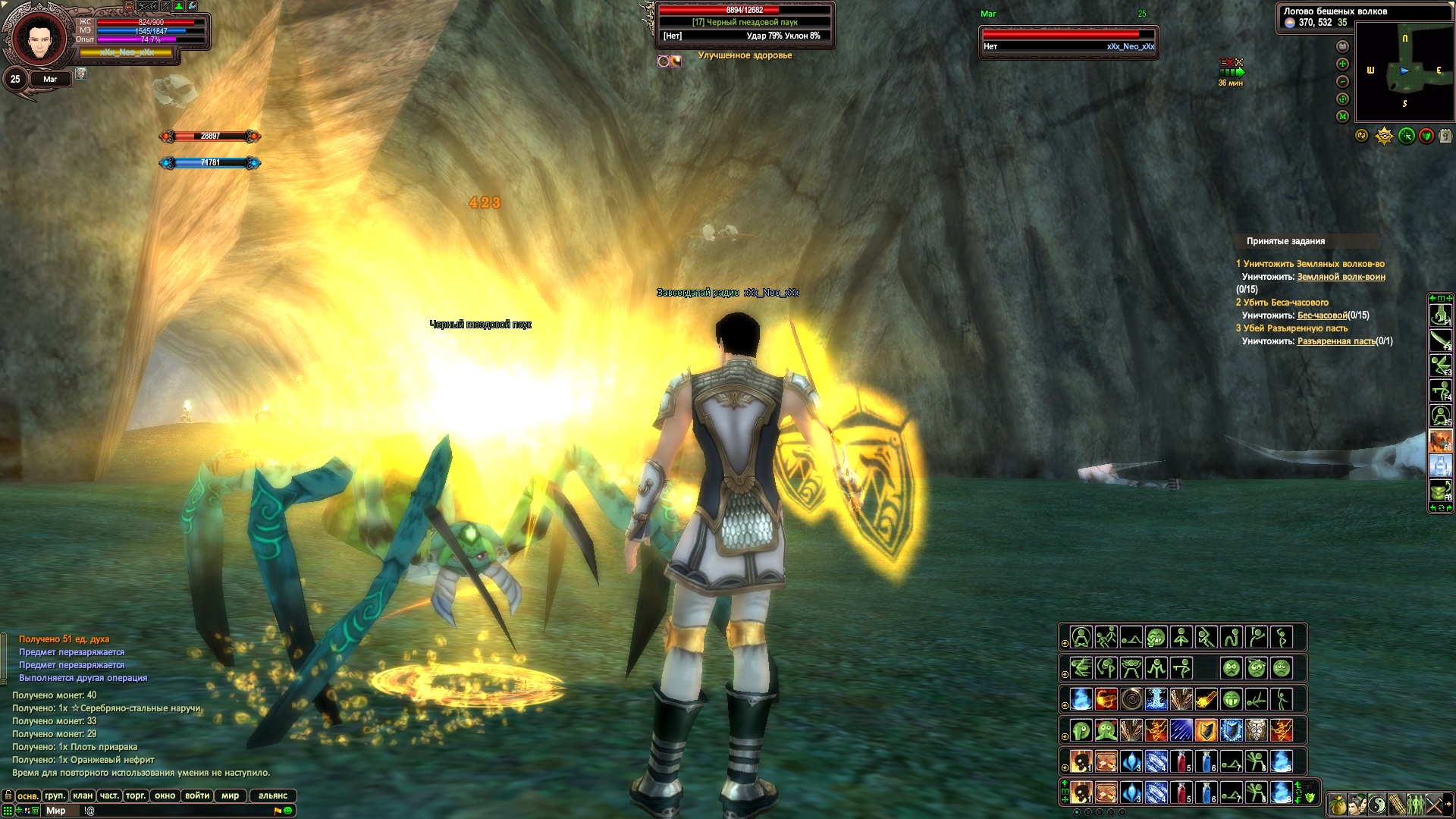Track the Разъяренная пасть quest target

pos(1335,341)
